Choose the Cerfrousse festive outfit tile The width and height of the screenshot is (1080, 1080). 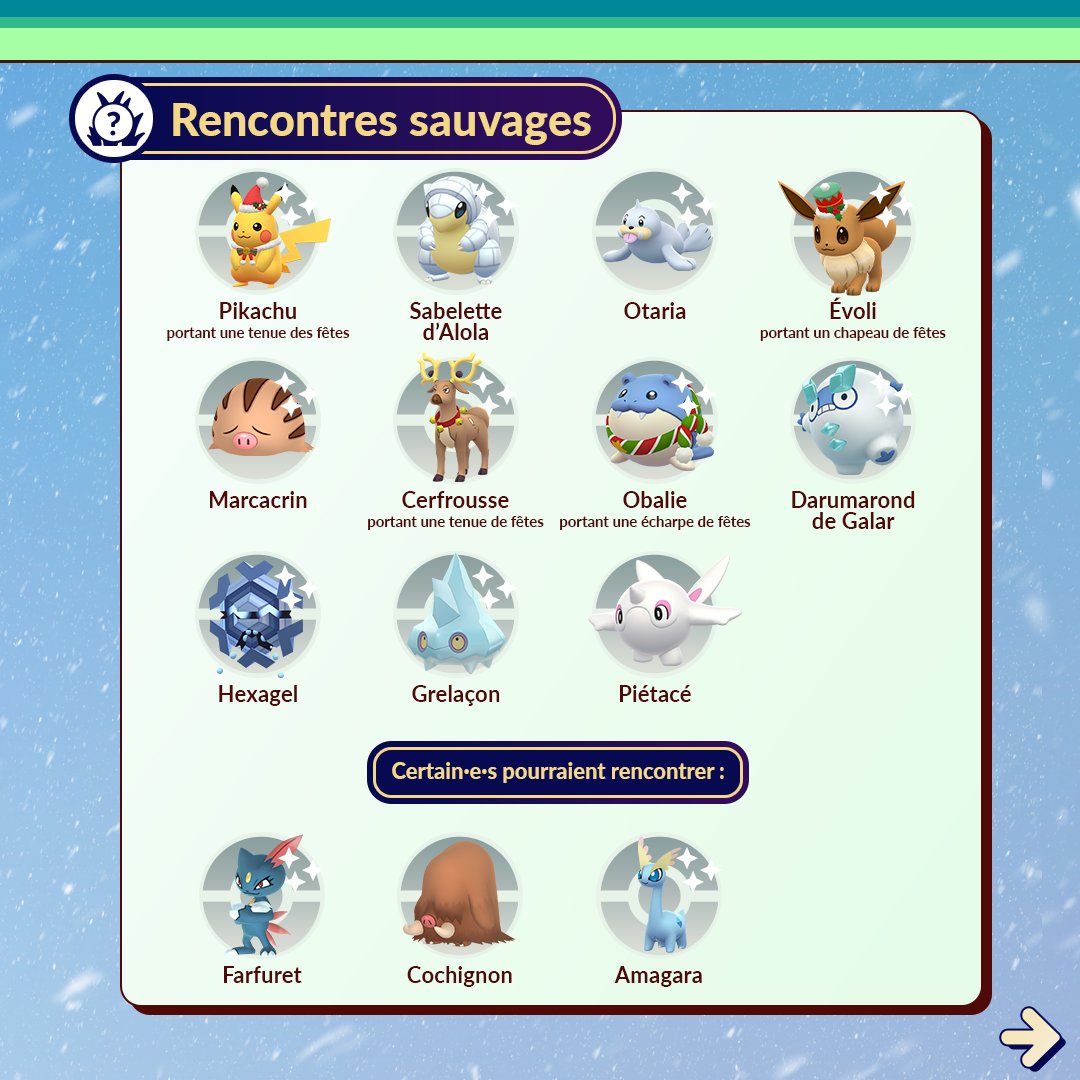point(456,422)
